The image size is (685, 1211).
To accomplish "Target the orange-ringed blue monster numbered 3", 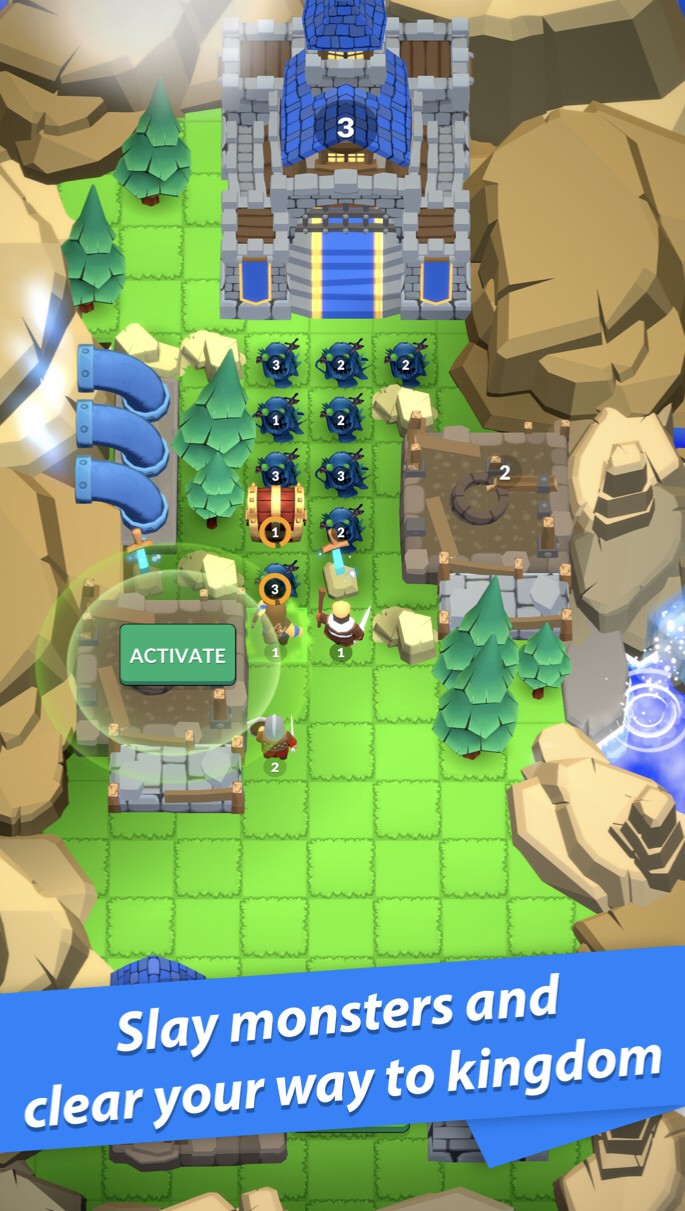I will coord(275,584).
